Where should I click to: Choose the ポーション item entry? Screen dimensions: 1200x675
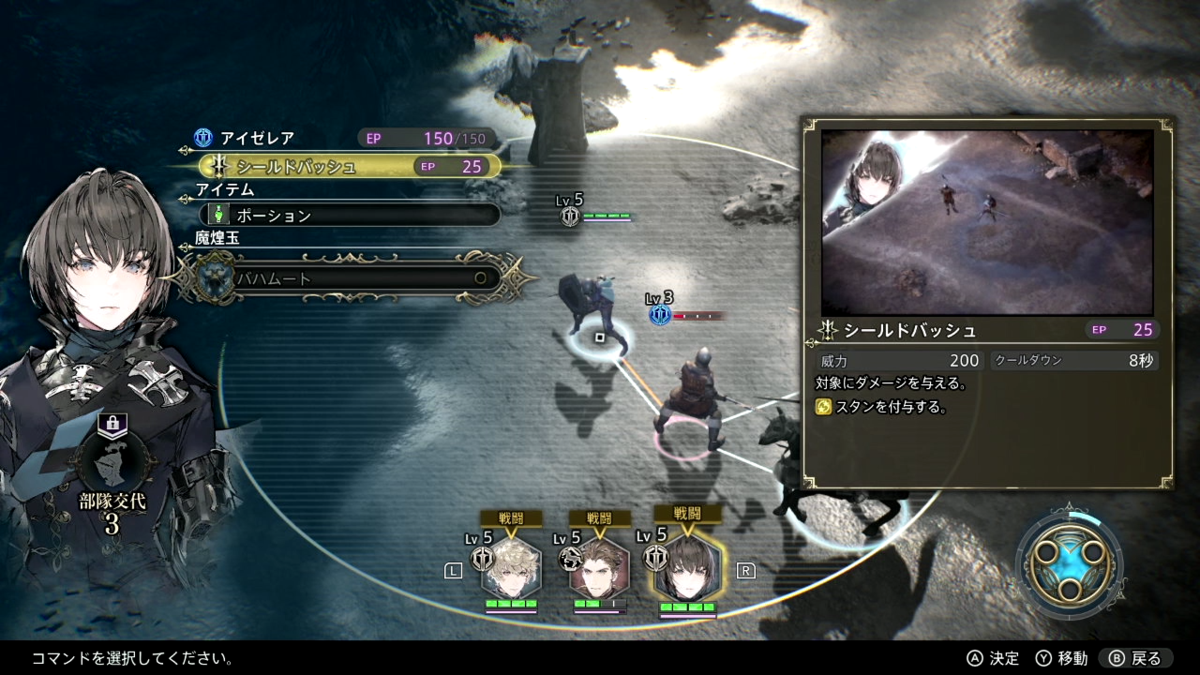(x=350, y=215)
